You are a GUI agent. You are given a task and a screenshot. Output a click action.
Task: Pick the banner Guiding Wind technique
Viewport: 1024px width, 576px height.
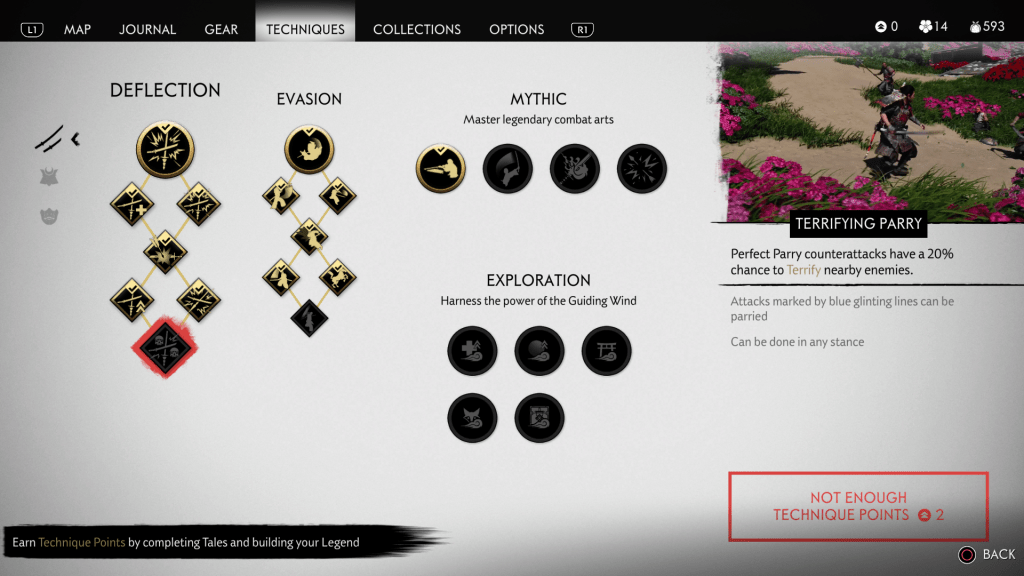[539, 418]
